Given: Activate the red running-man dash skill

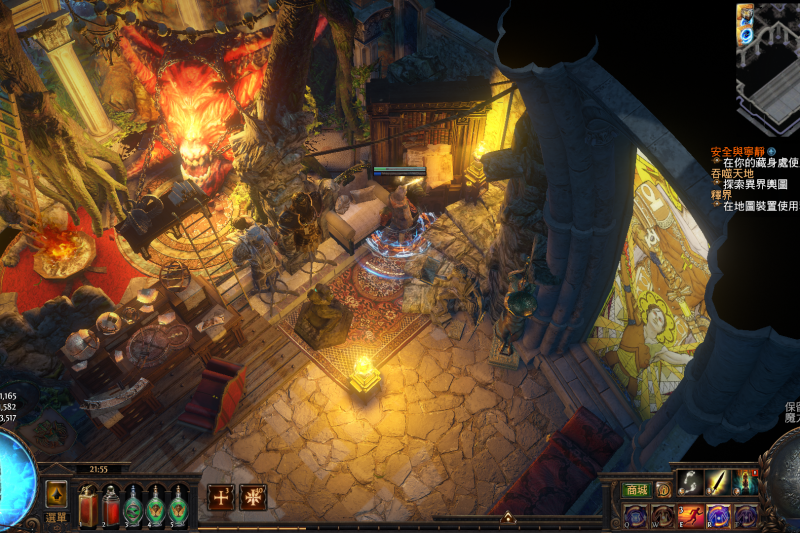Looking at the screenshot, I should point(691,515).
